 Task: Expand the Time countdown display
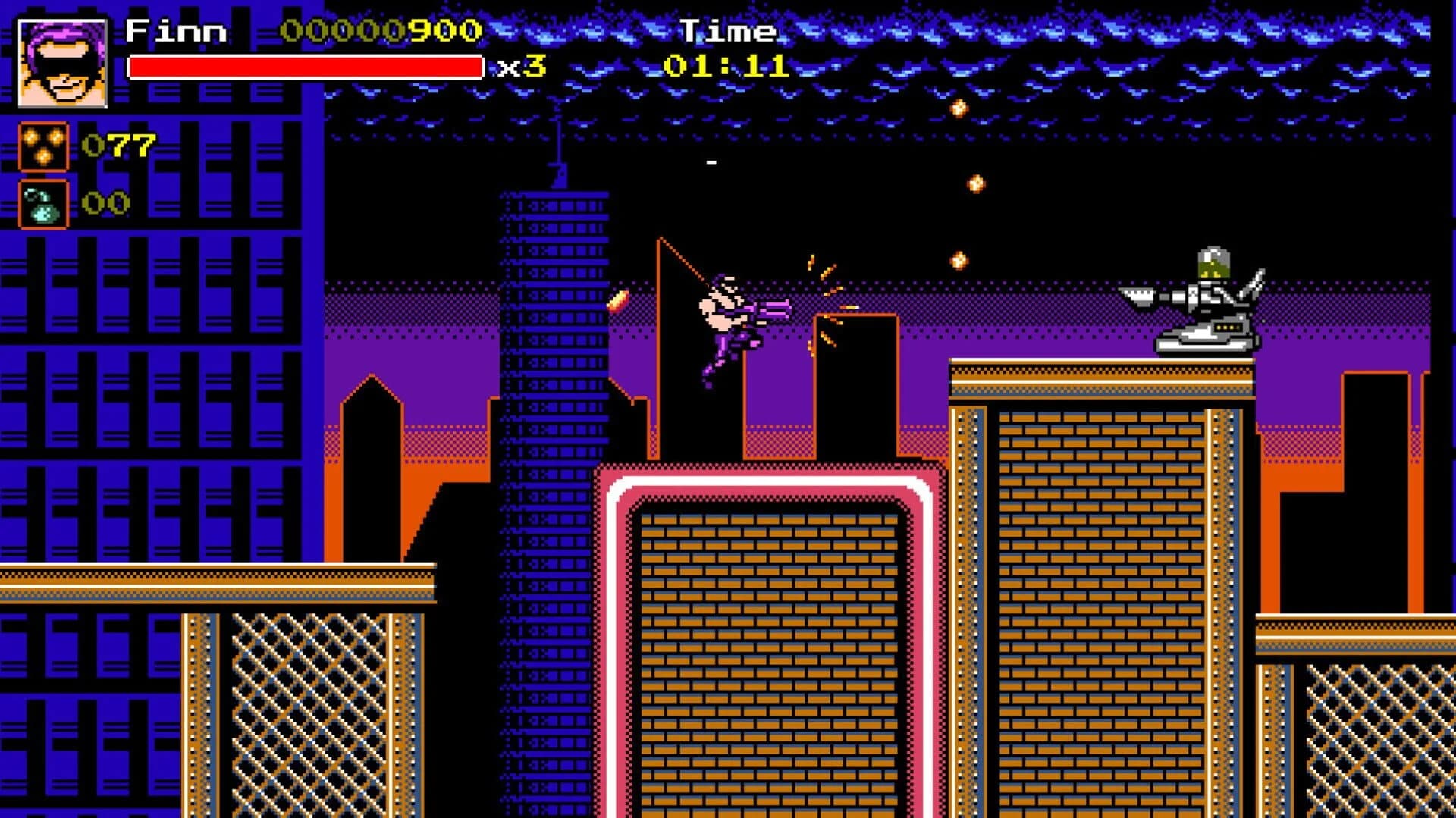click(x=728, y=30)
